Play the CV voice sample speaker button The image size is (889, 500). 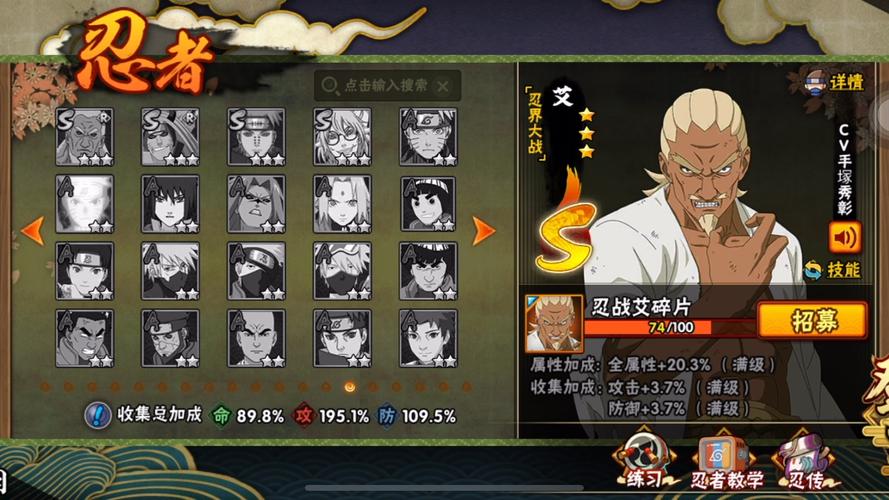pyautogui.click(x=843, y=236)
